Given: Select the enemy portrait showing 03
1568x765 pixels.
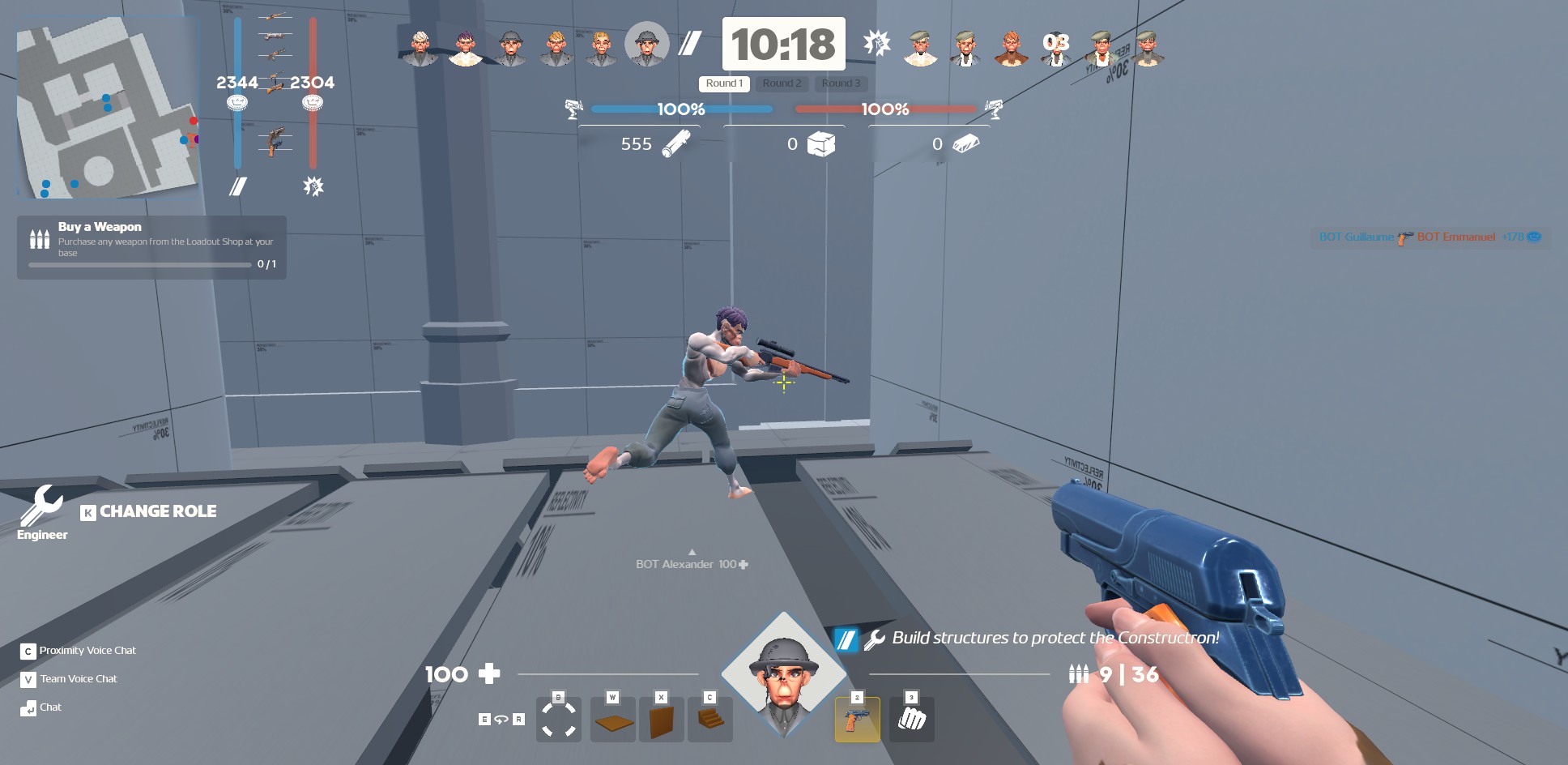Looking at the screenshot, I should (x=1055, y=48).
